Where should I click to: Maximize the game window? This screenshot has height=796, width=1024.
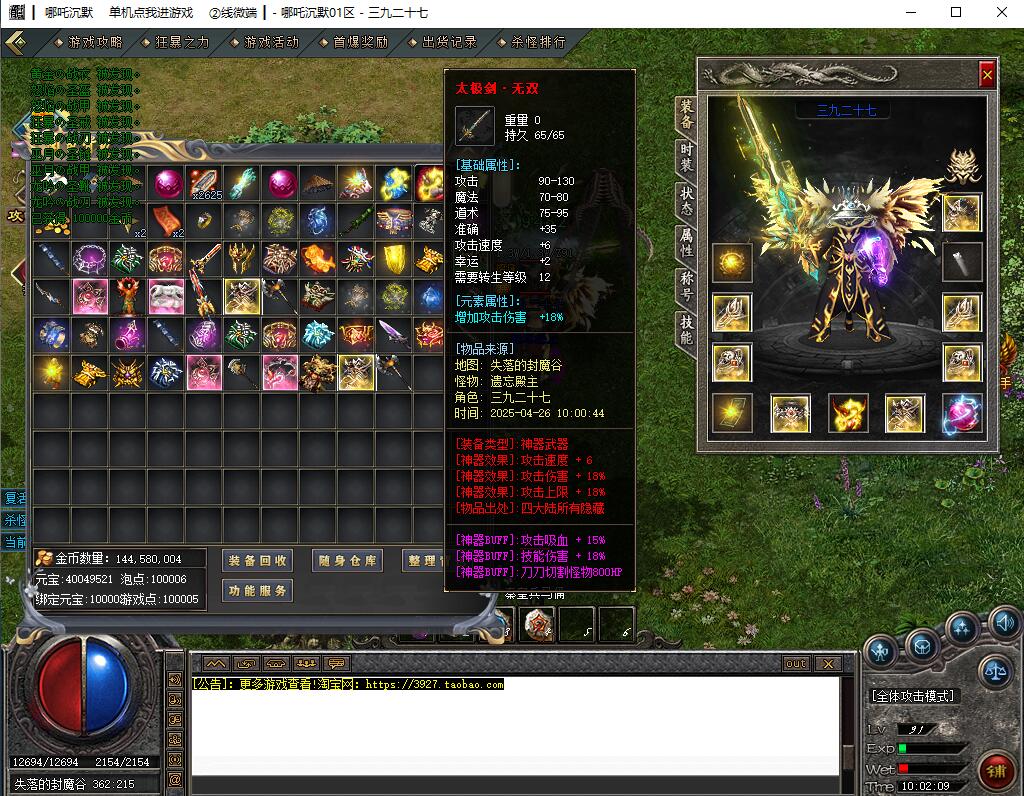[956, 13]
